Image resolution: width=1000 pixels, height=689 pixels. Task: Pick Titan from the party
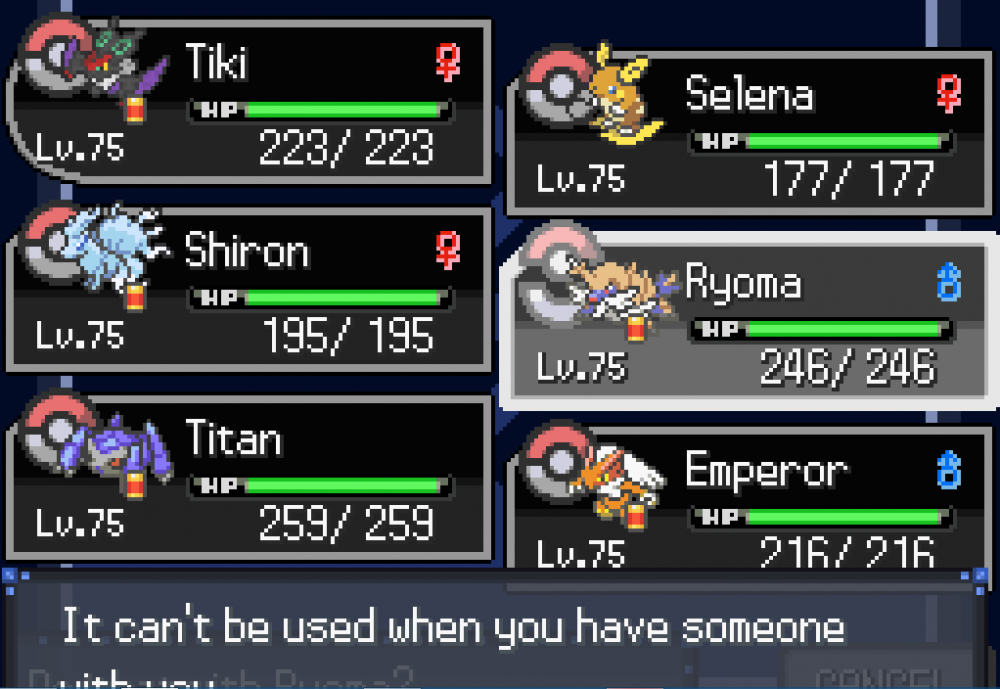click(x=250, y=476)
